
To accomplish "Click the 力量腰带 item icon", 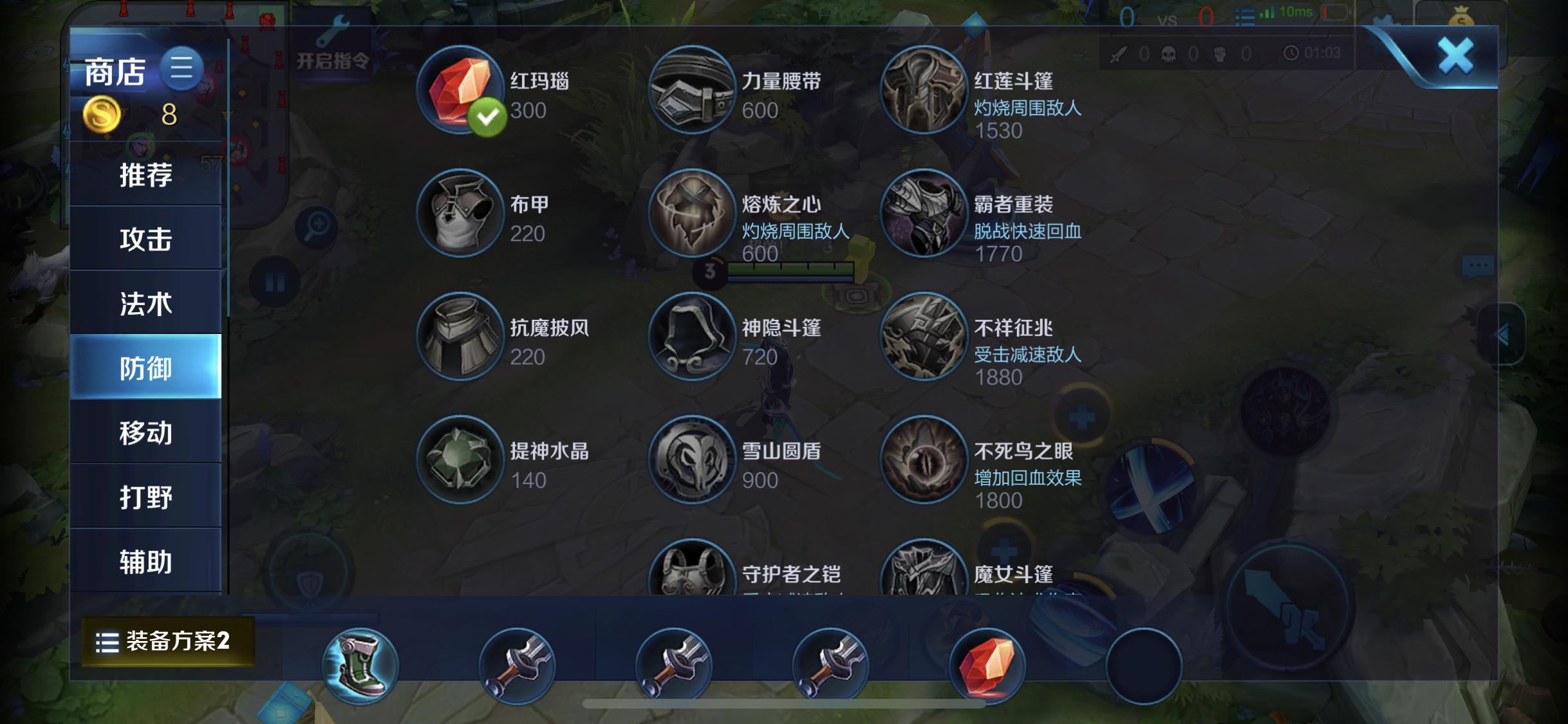I will [x=690, y=90].
